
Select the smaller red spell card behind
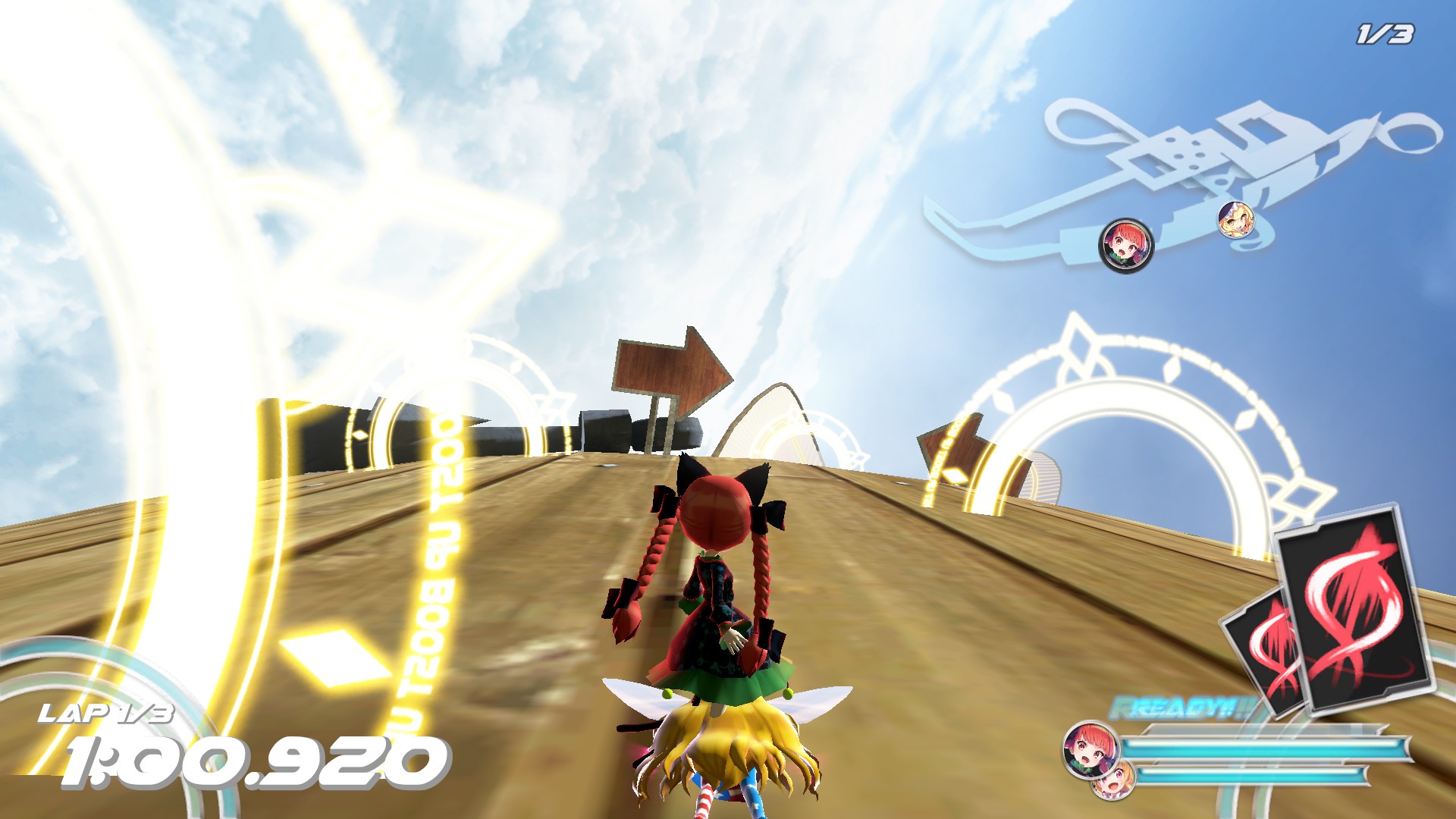(x=1264, y=652)
